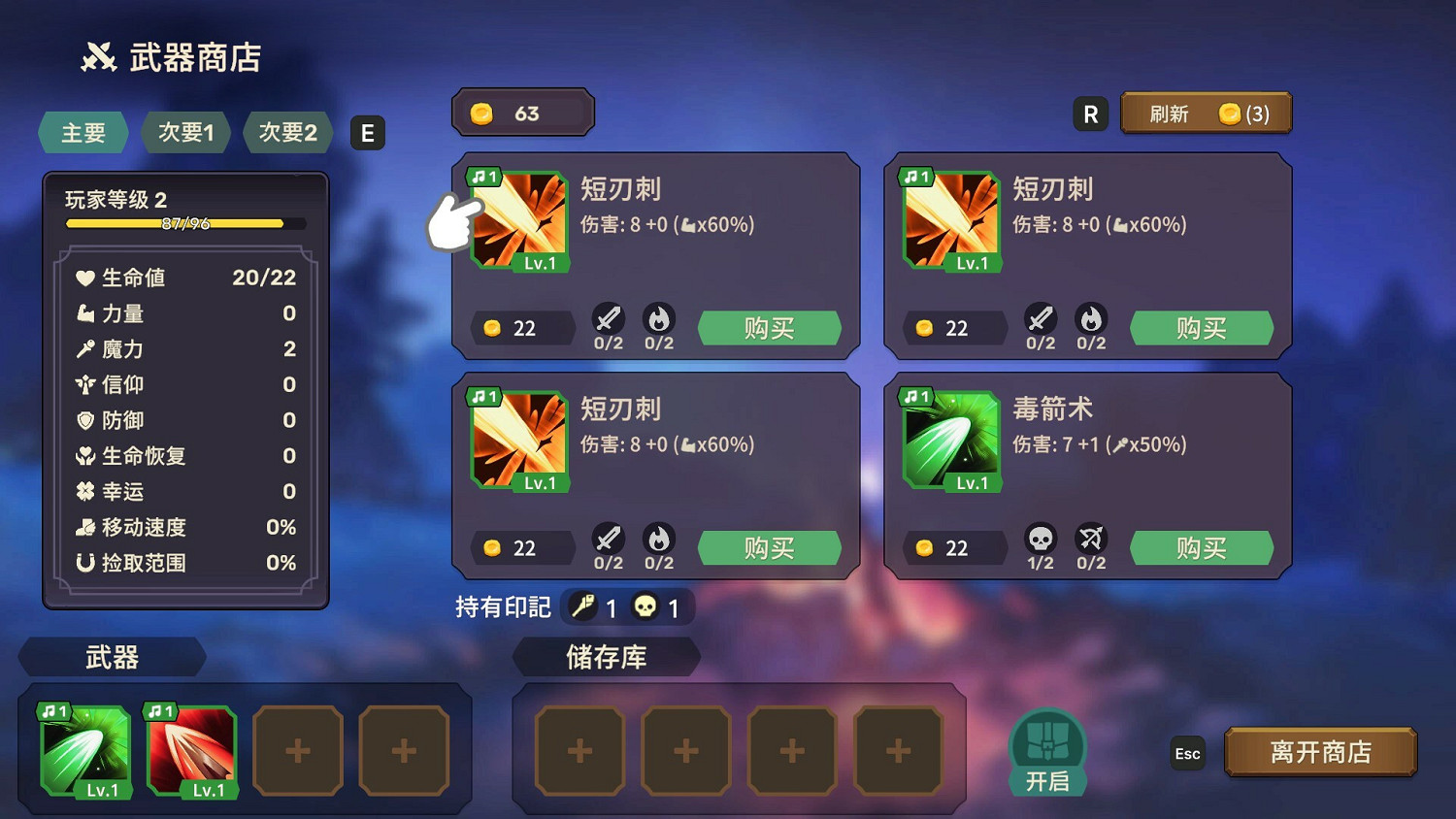
Task: Click the crossed swords icon beside 武器商店 title
Action: (x=97, y=55)
